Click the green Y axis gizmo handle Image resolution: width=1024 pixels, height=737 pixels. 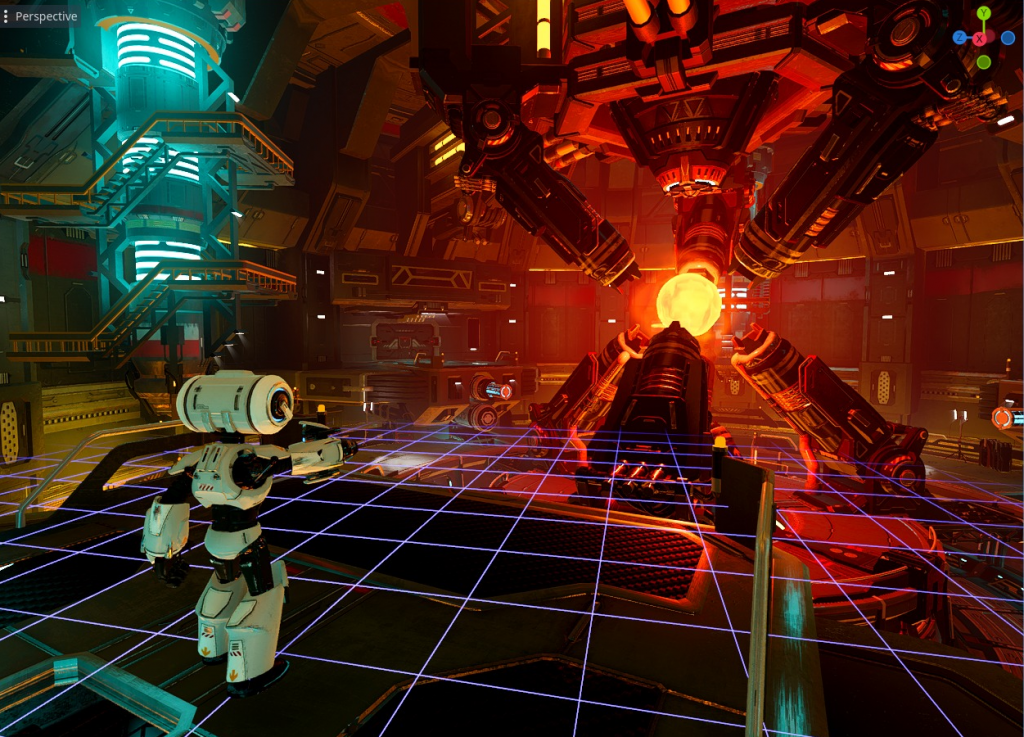[x=984, y=14]
